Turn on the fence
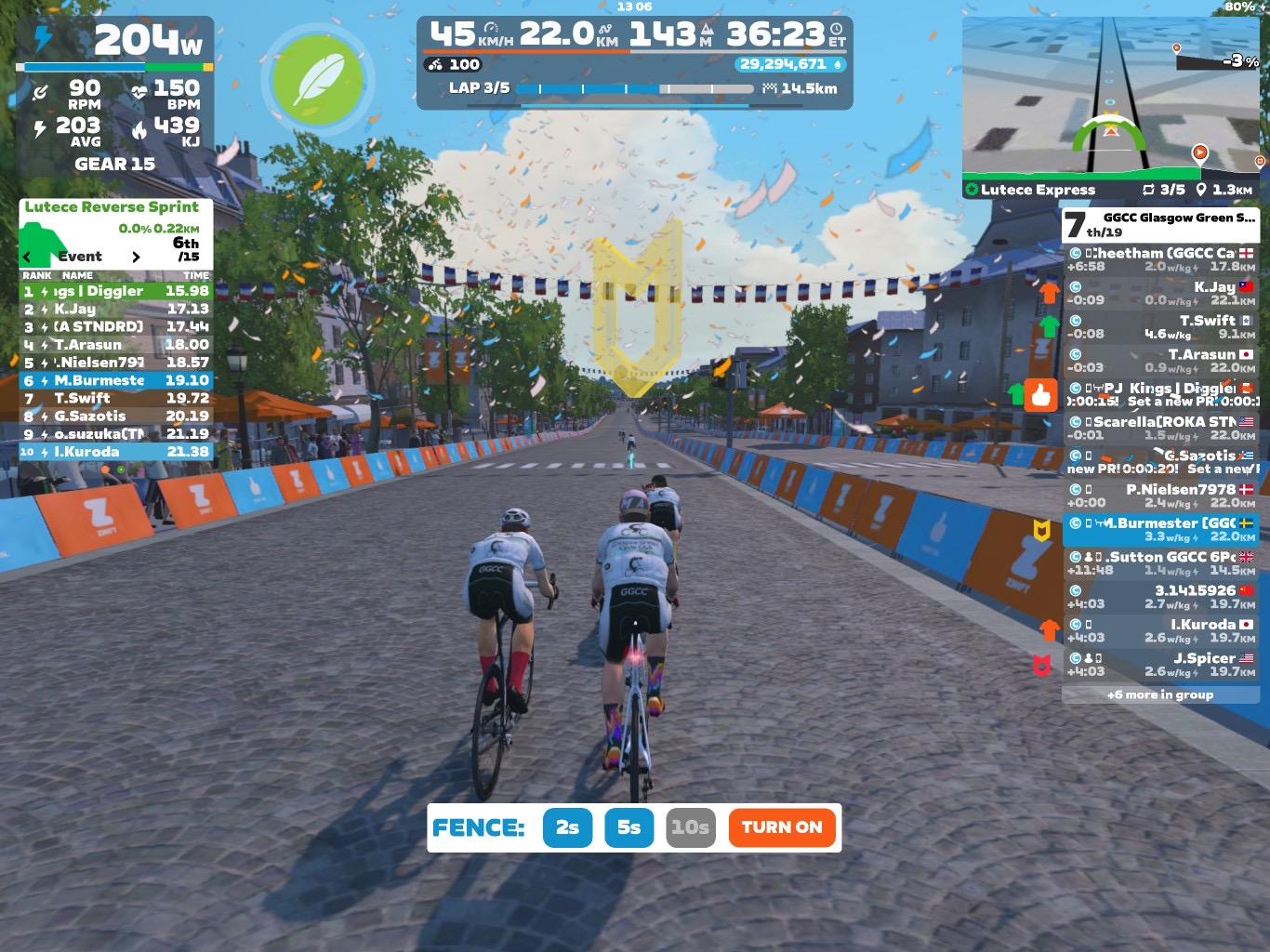This screenshot has width=1270, height=952. coord(781,827)
